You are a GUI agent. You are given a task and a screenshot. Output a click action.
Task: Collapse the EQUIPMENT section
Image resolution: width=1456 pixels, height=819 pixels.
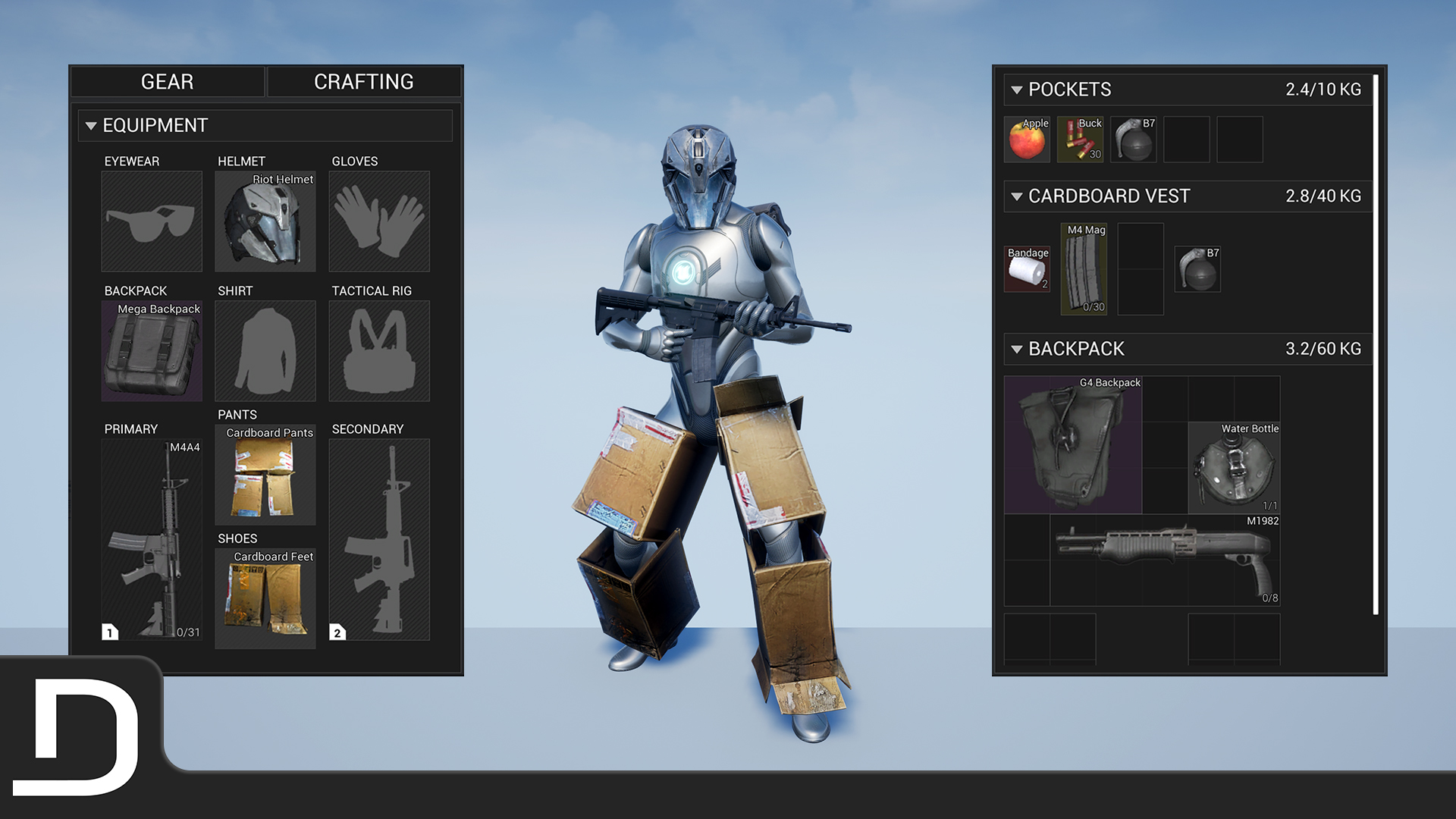pos(92,126)
